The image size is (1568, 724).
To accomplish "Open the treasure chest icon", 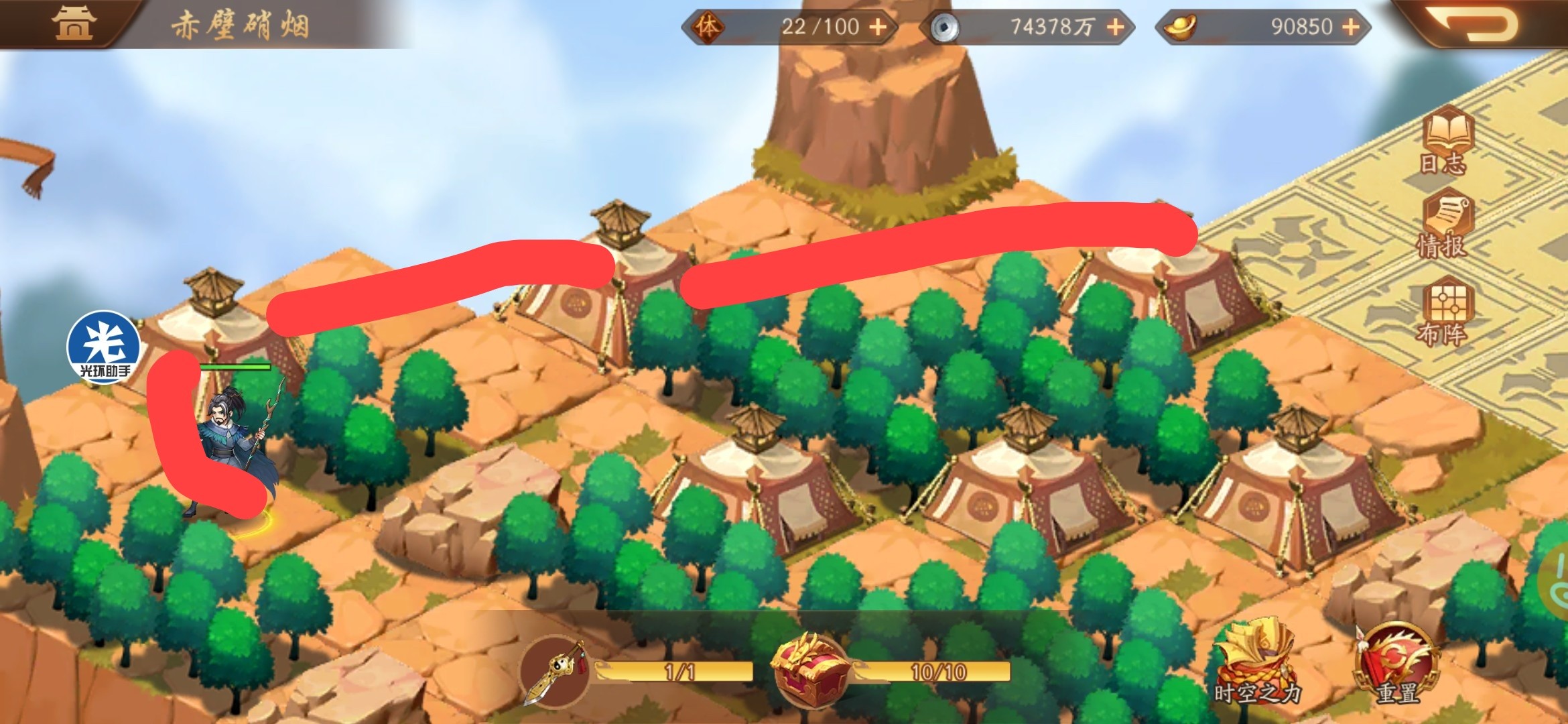I will point(811,672).
